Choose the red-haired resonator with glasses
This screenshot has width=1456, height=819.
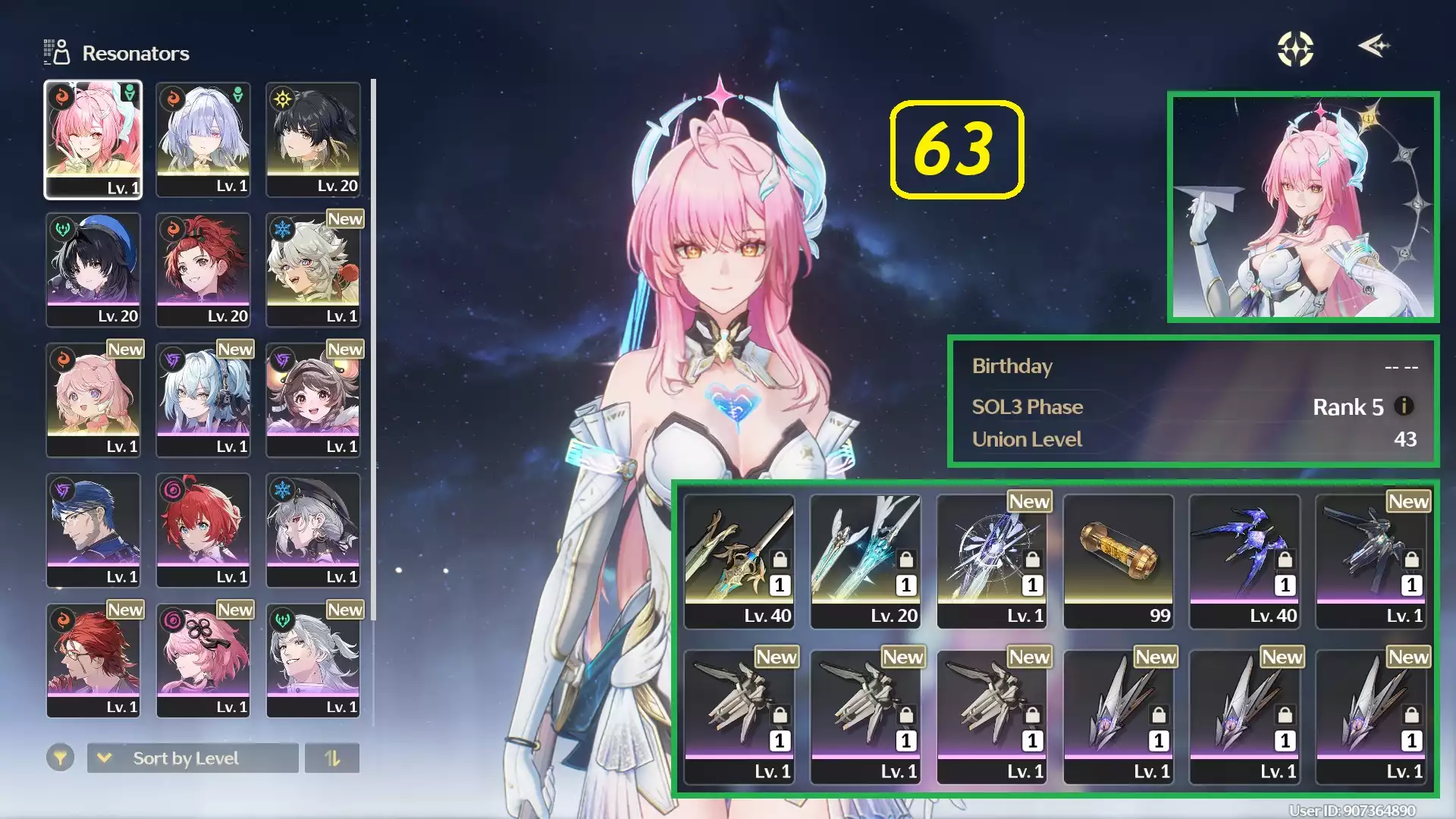pyautogui.click(x=93, y=661)
